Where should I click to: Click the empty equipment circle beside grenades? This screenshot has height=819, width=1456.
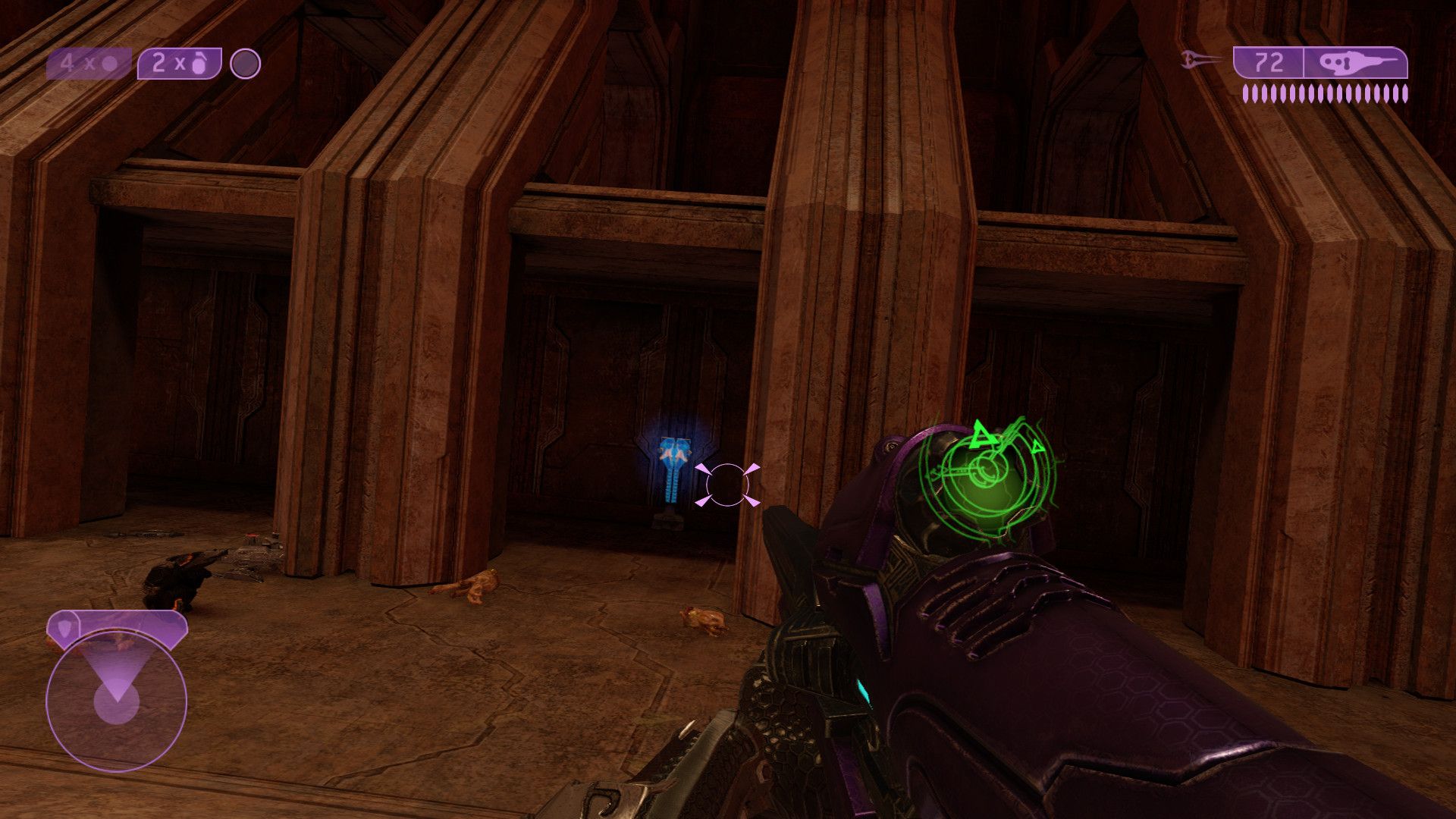244,64
